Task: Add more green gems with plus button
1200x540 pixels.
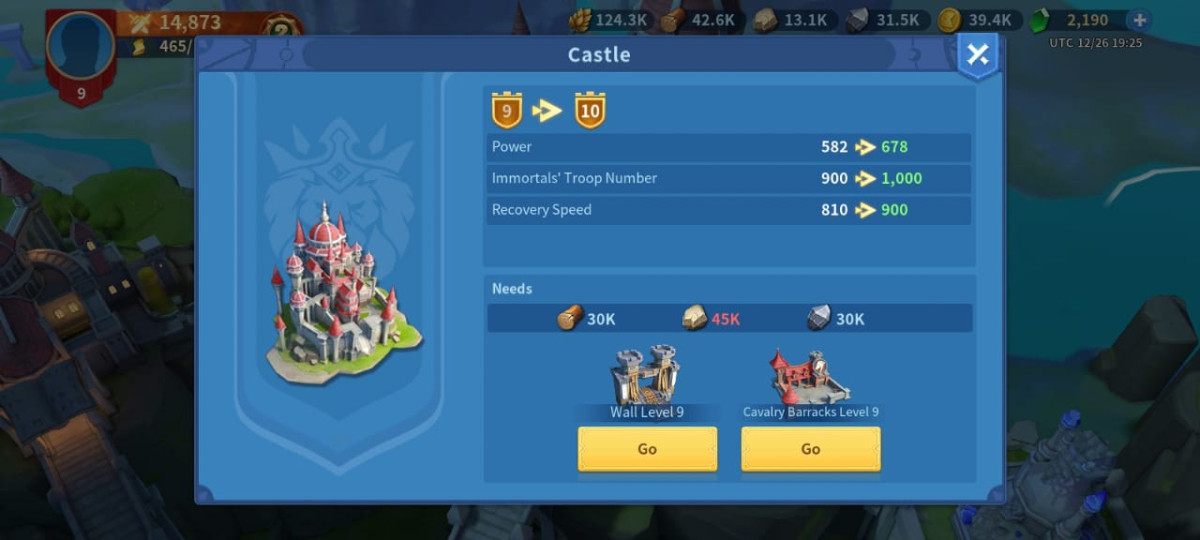Action: [x=1137, y=20]
